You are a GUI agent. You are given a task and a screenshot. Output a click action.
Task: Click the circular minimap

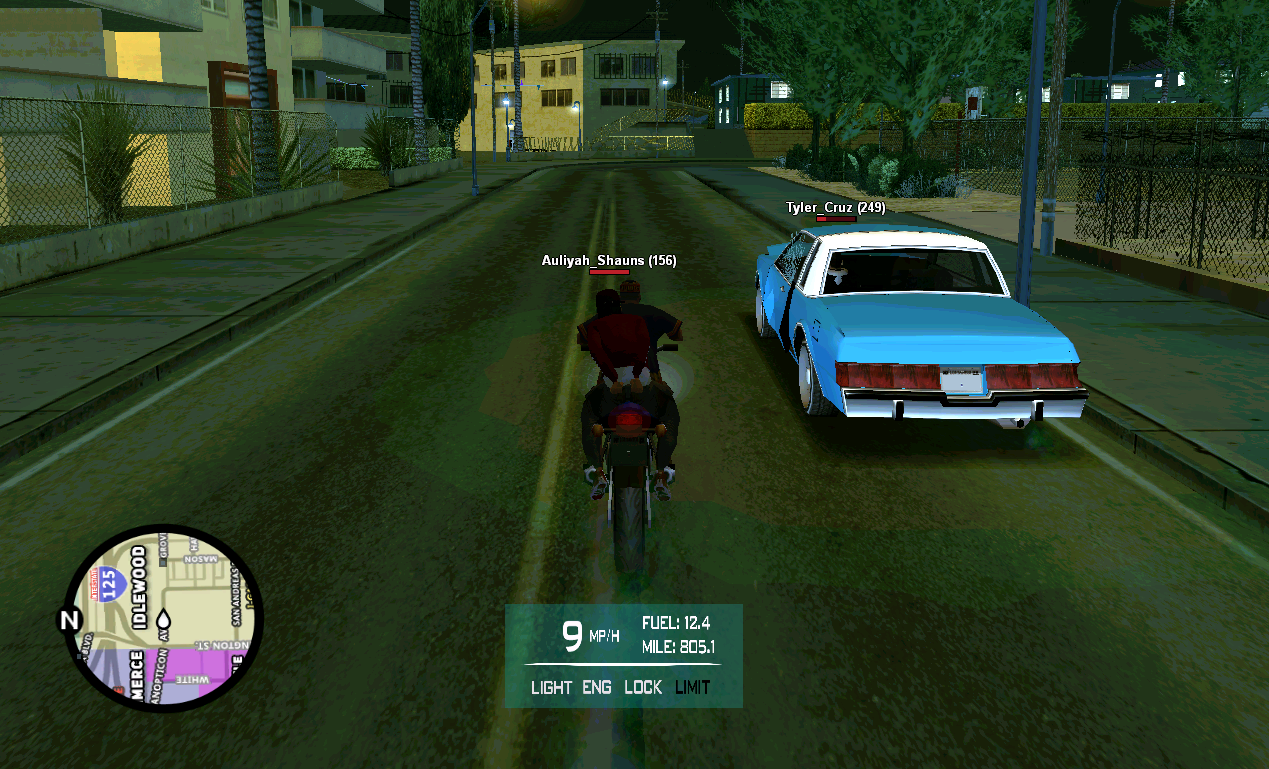tap(163, 617)
